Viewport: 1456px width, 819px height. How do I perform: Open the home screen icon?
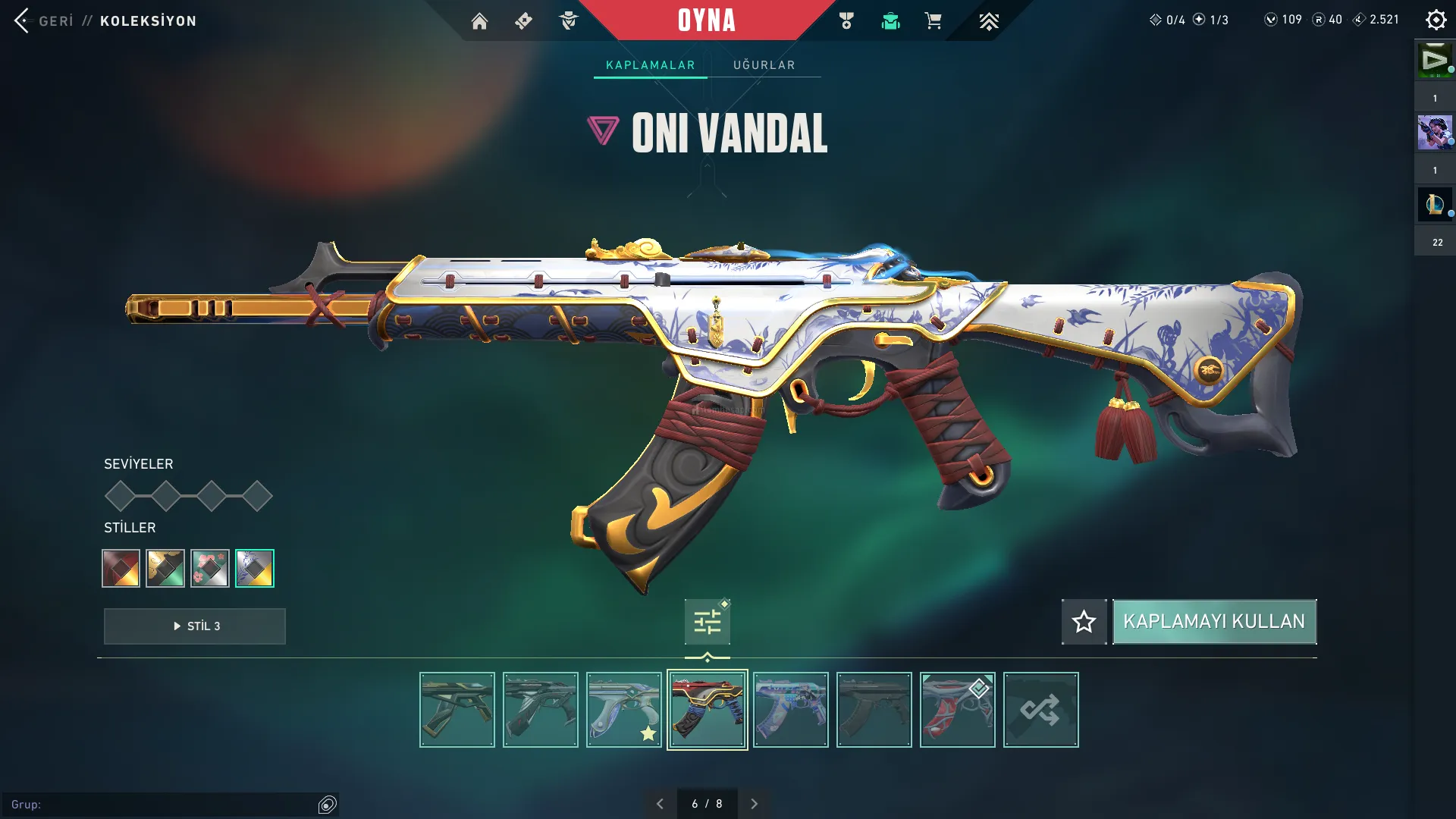(x=479, y=21)
